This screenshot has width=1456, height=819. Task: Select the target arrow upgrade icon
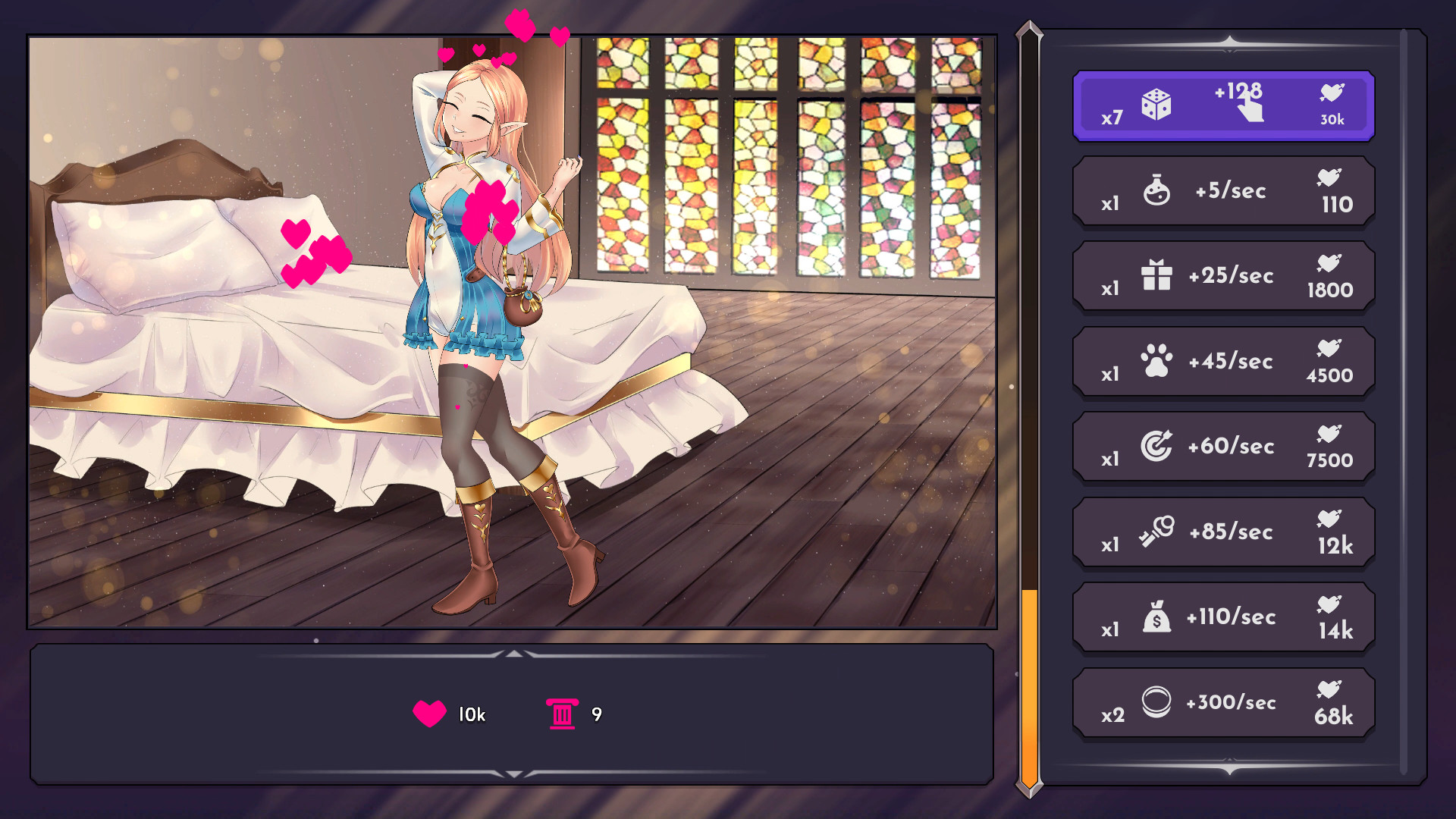pyautogui.click(x=1156, y=447)
